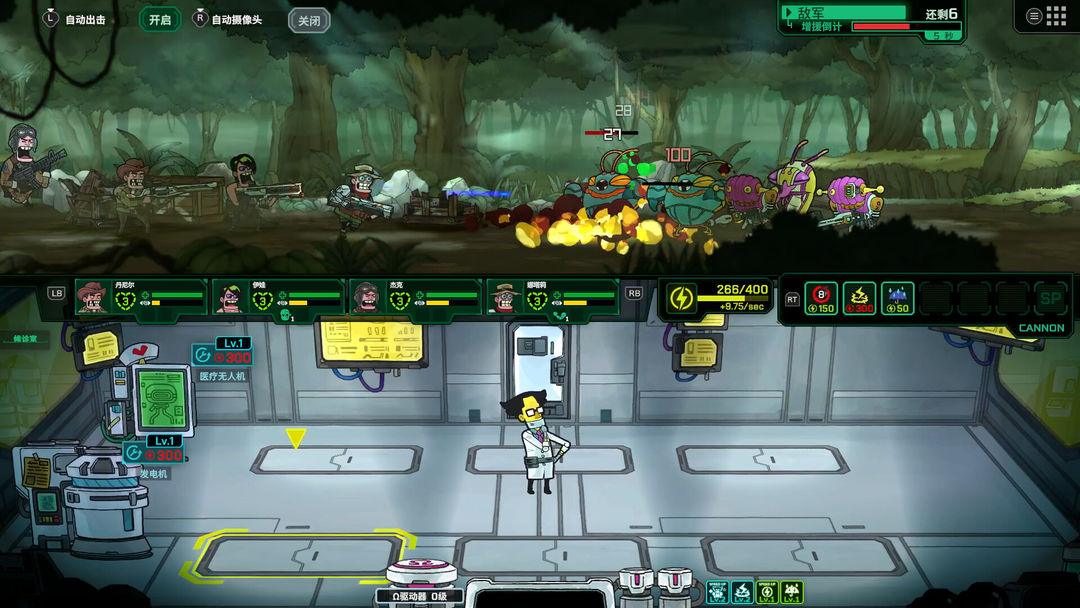
Task: Upgrade the 发电机 generator for 300
Action: 153,454
